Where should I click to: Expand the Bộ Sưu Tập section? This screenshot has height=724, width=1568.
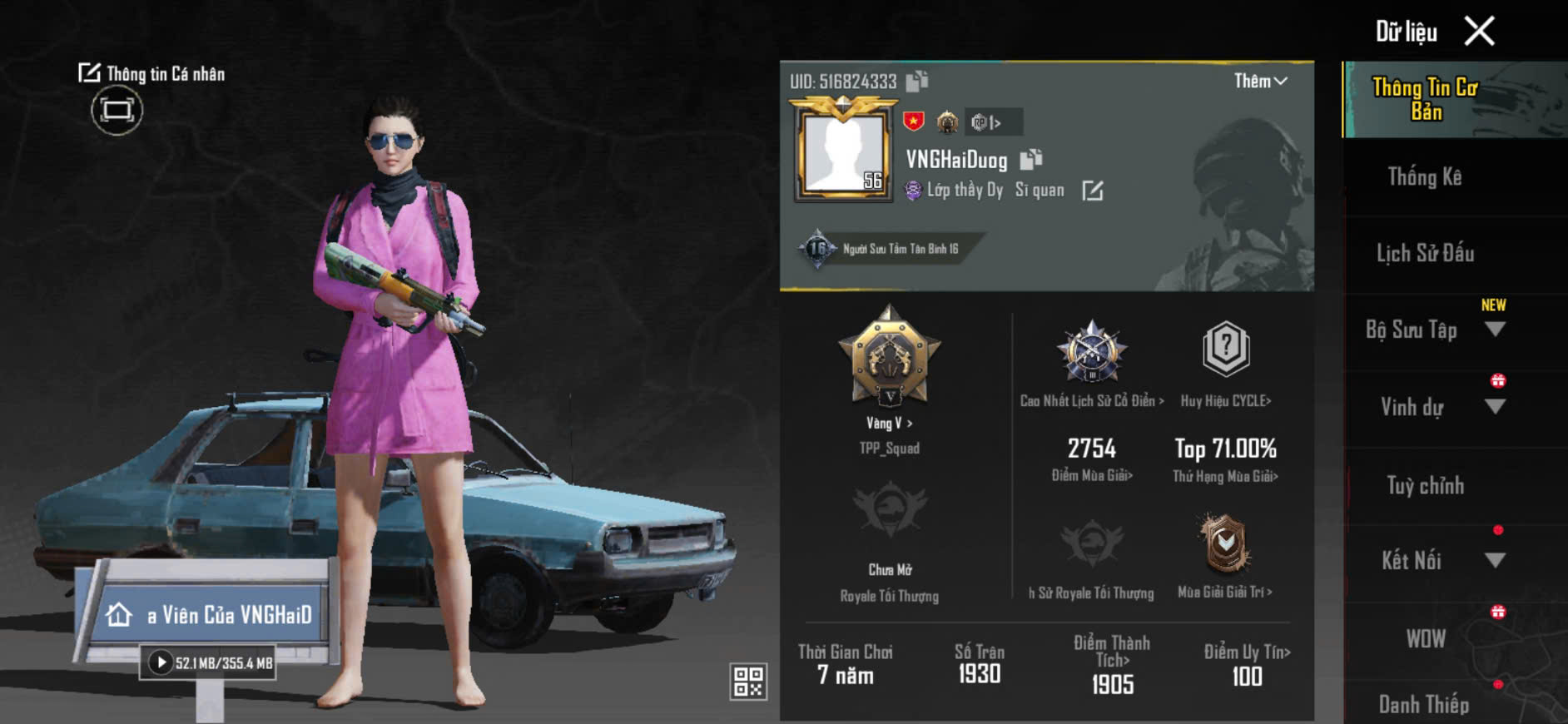click(x=1495, y=330)
